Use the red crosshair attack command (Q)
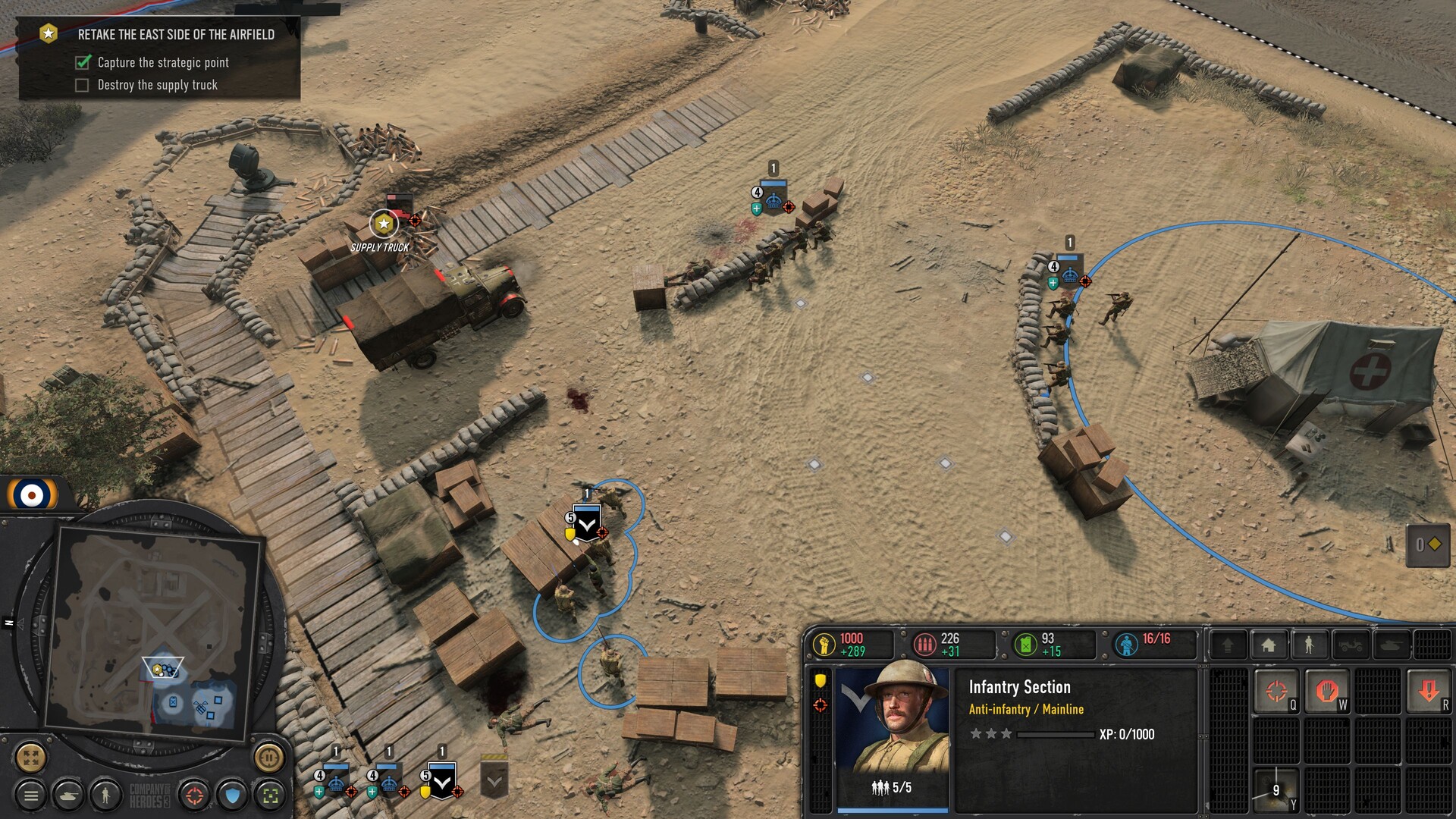The height and width of the screenshot is (819, 1456). (1276, 691)
